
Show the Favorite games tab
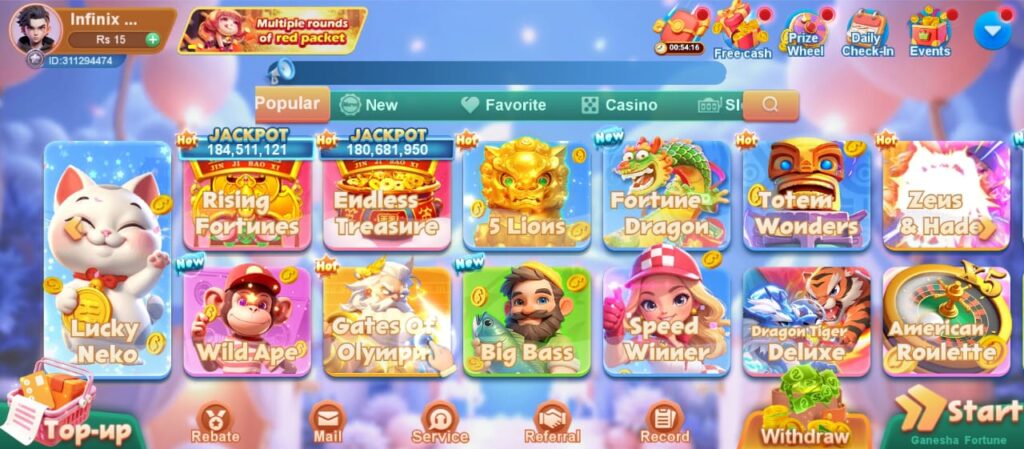tap(504, 105)
